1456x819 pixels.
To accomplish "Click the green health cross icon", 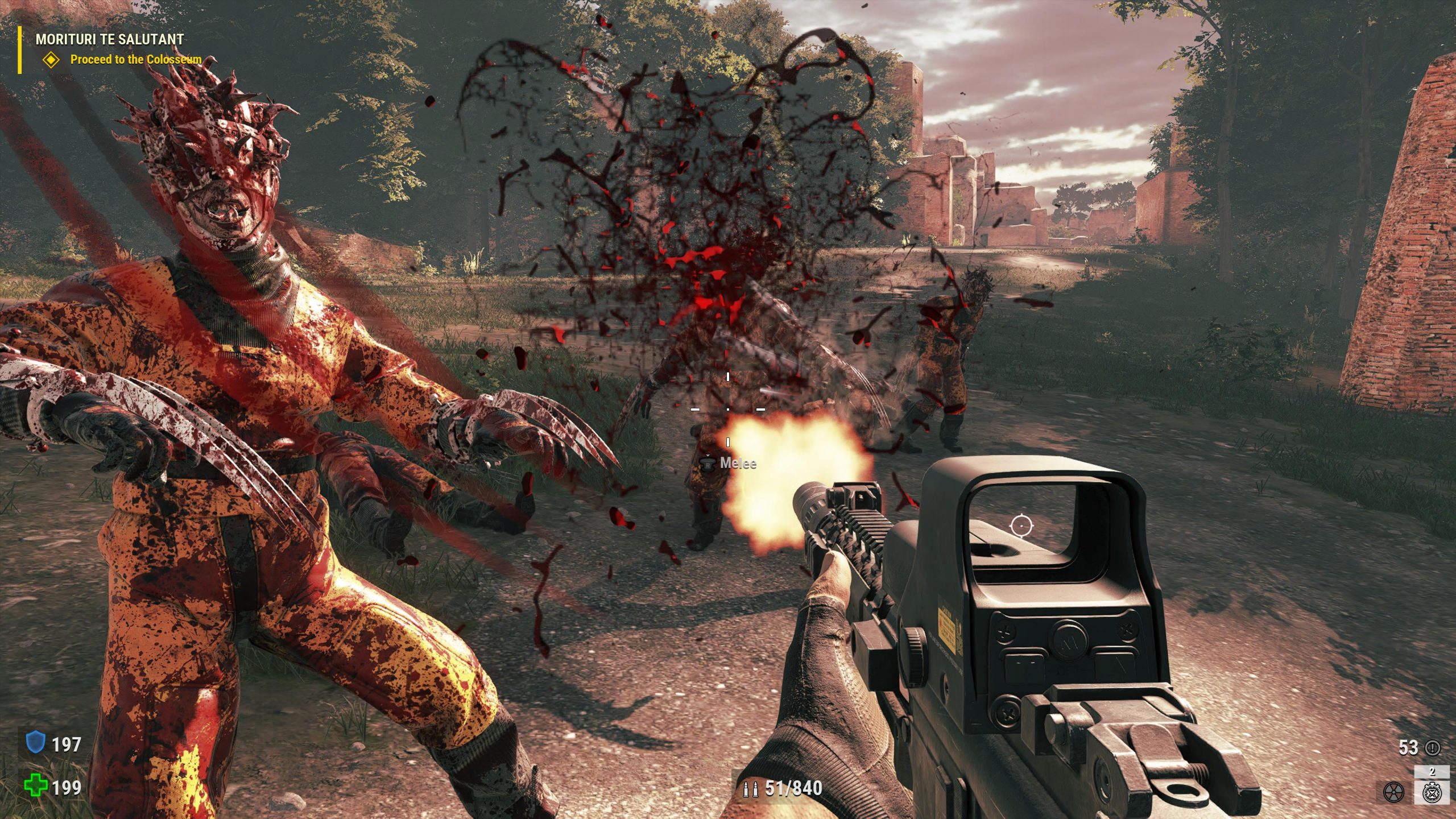I will point(35,787).
